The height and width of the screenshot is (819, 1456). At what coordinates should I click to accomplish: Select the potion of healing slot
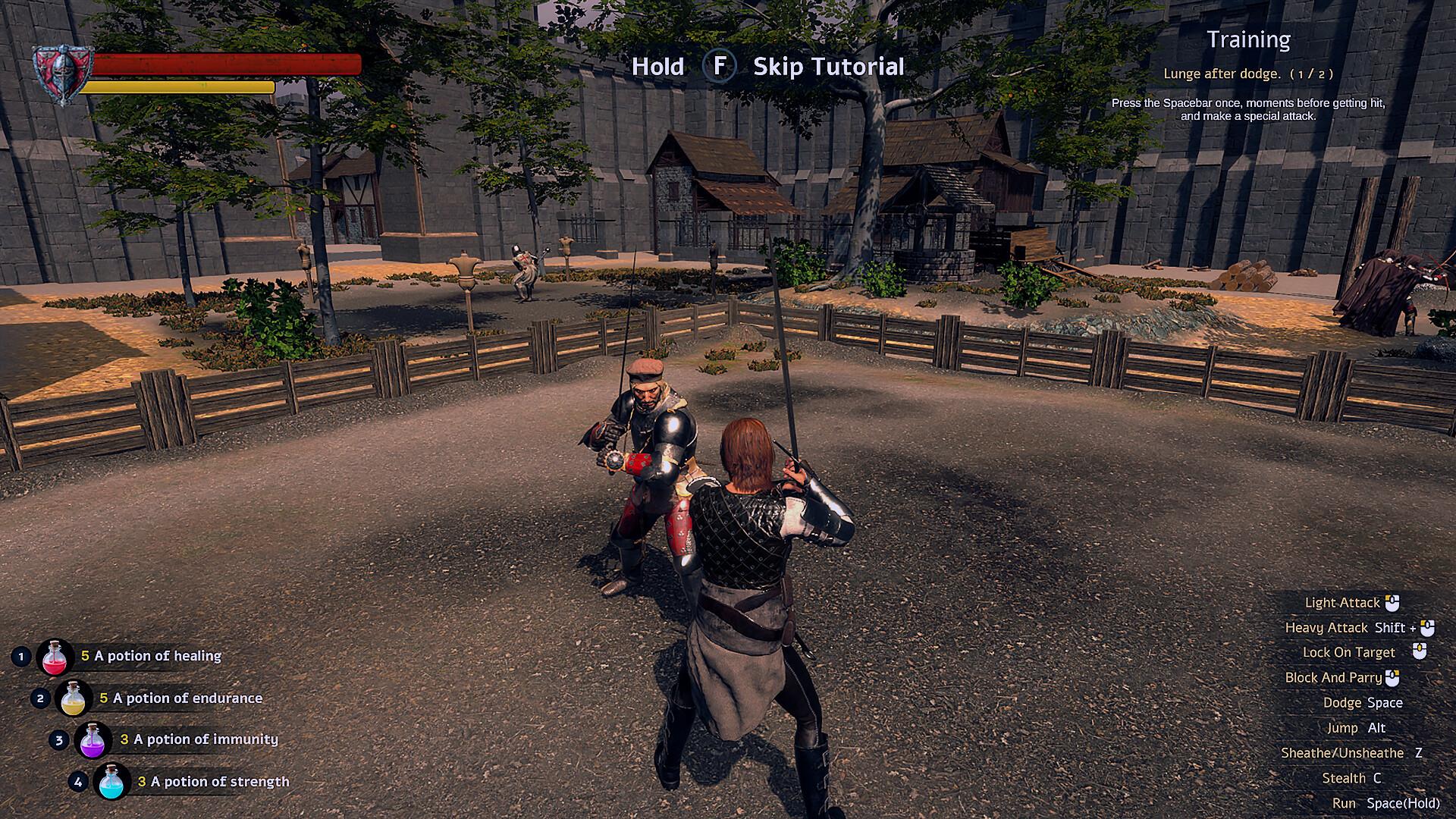[x=55, y=657]
